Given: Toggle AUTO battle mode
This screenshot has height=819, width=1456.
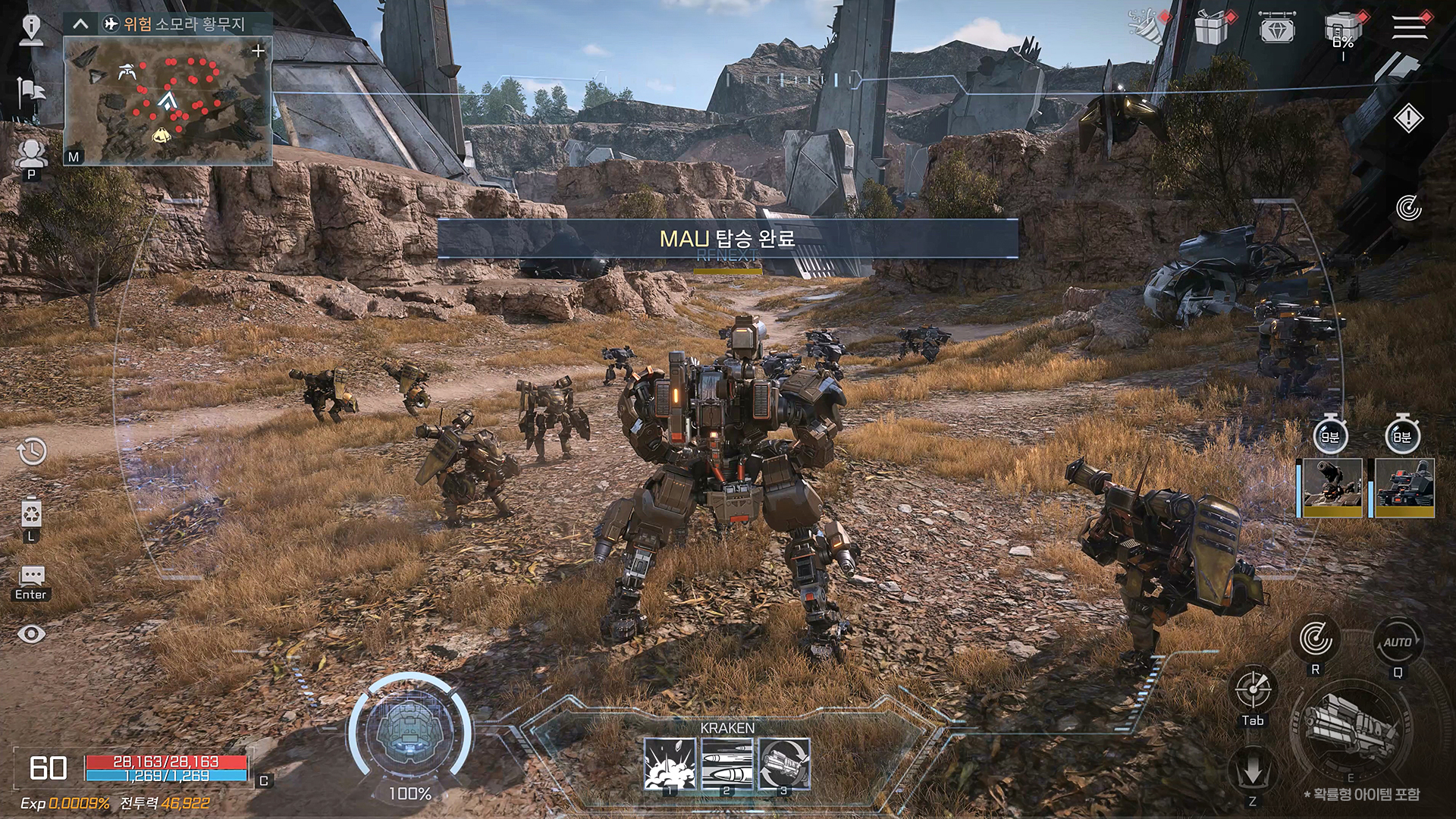Looking at the screenshot, I should [x=1398, y=642].
